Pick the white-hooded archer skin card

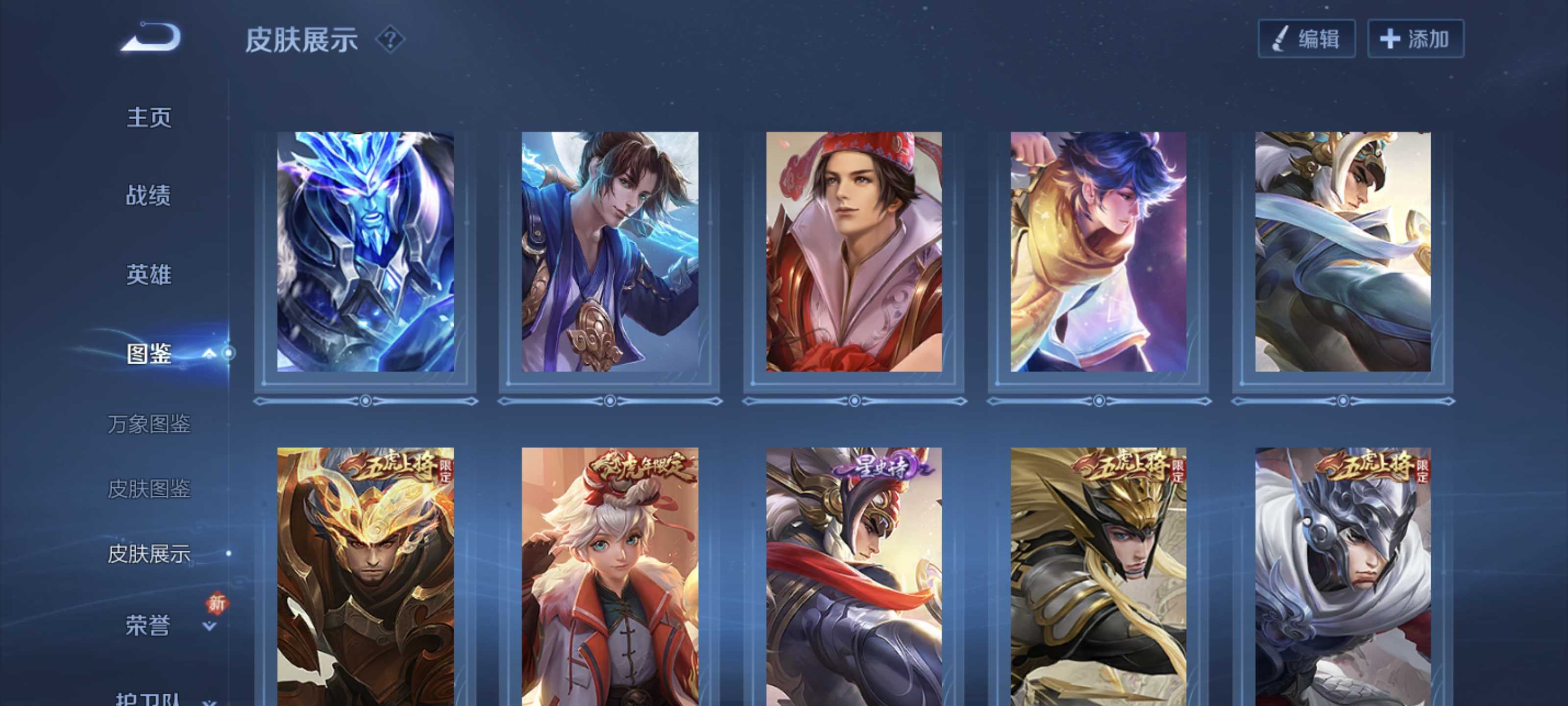tap(1343, 252)
